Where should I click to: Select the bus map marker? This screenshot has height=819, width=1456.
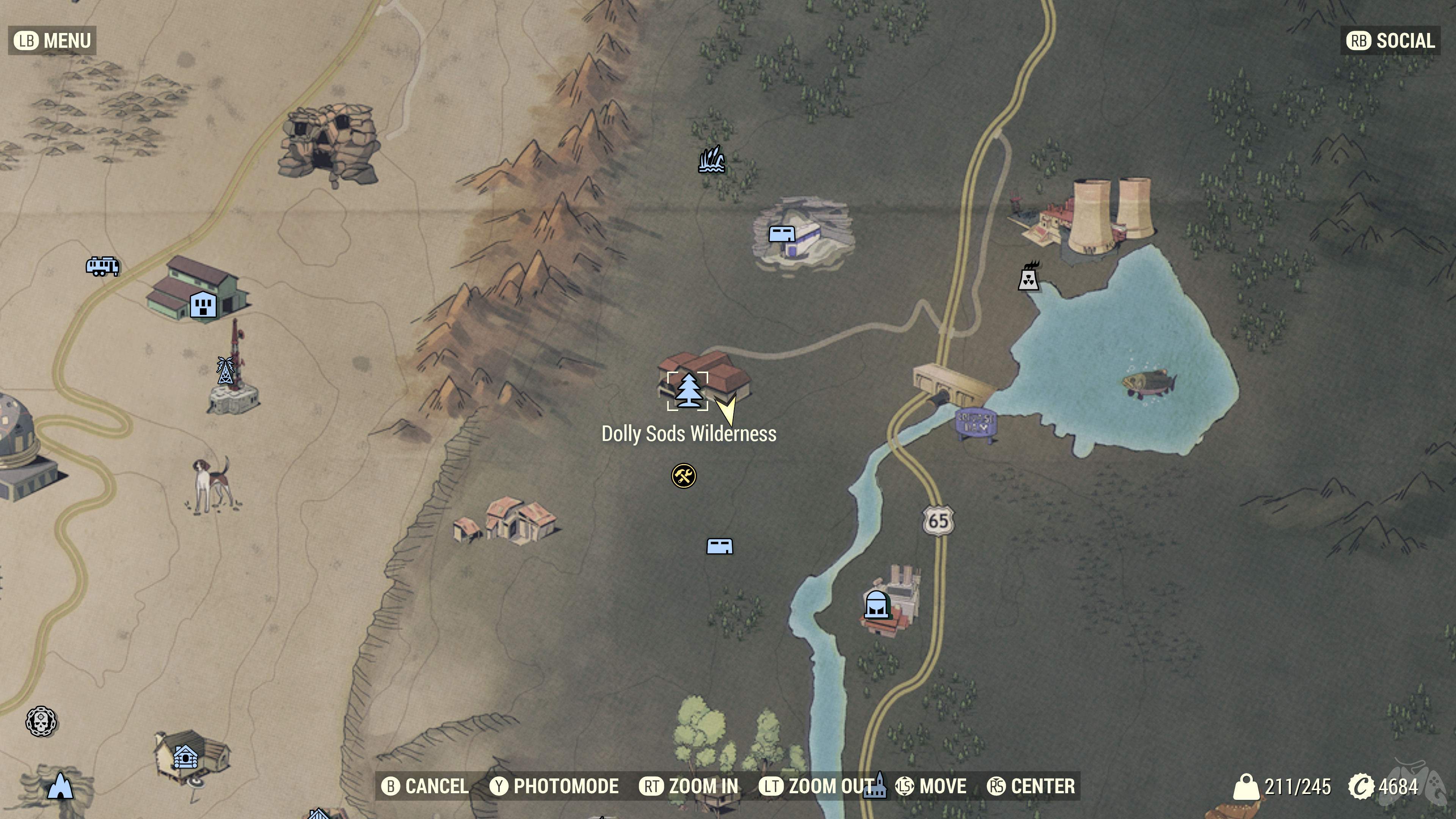point(102,266)
